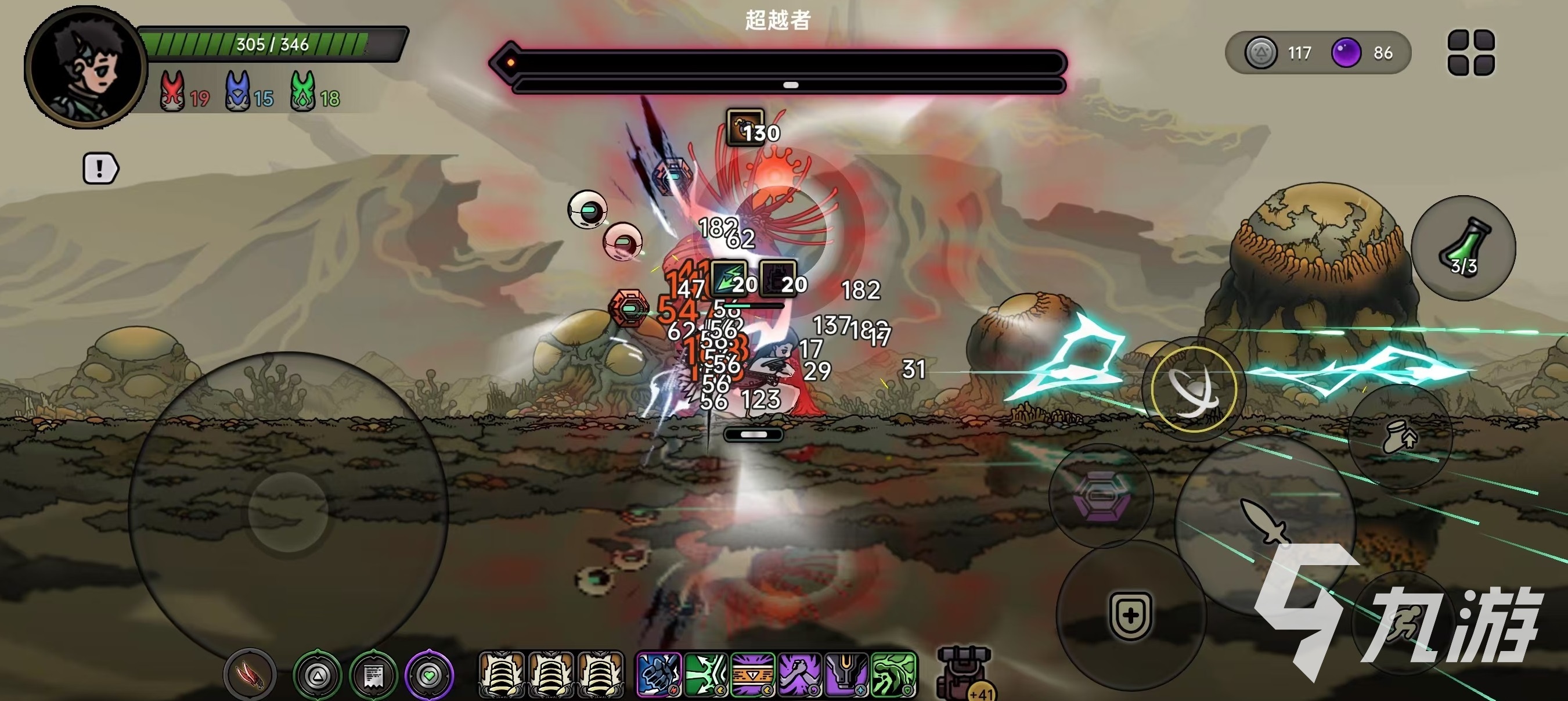This screenshot has width=1568, height=701.
Task: Tap the boot jump button
Action: point(1400,437)
